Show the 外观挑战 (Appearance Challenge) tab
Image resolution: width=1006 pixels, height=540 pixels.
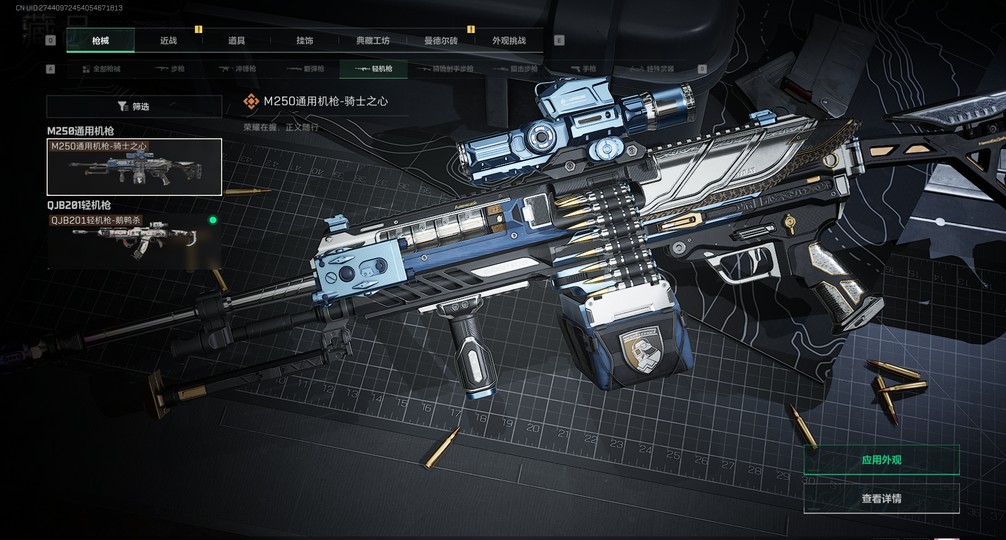tap(509, 41)
